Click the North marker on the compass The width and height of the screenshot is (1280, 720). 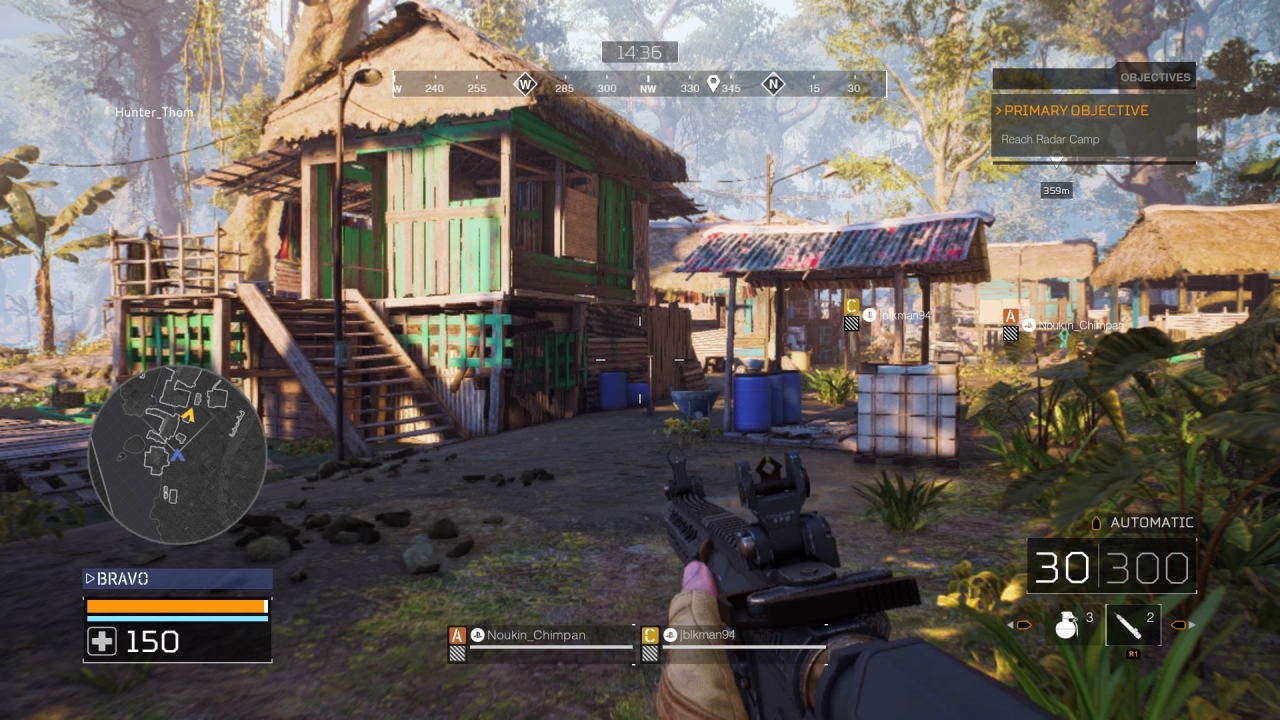[x=773, y=84]
